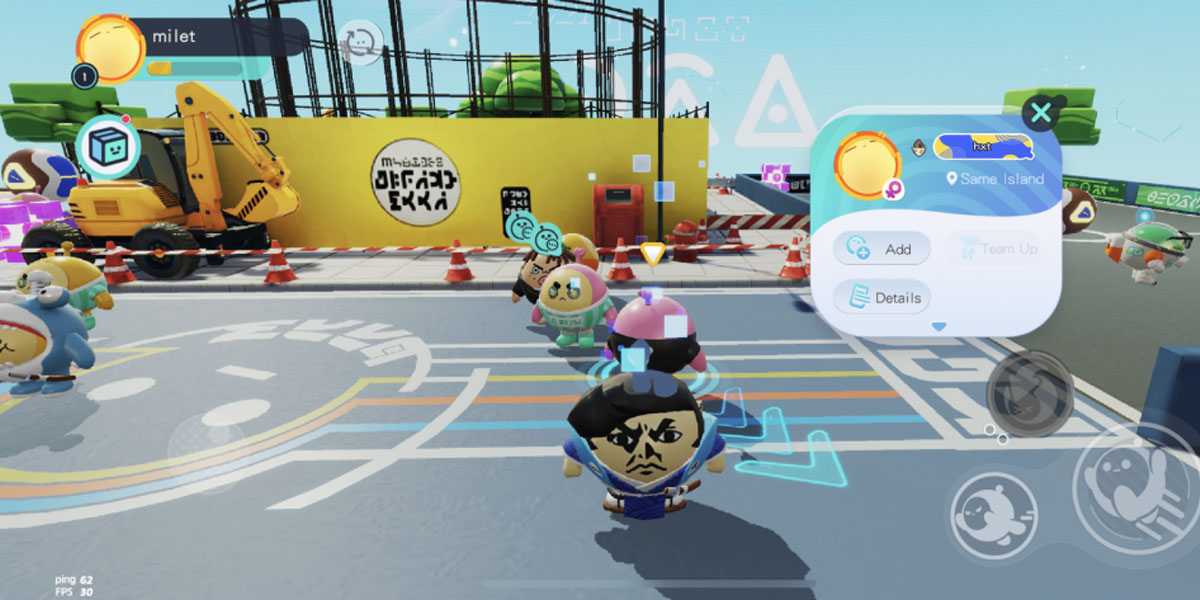Tap the circular-arrows face icon
Image resolution: width=1200 pixels, height=600 pixels.
click(360, 42)
